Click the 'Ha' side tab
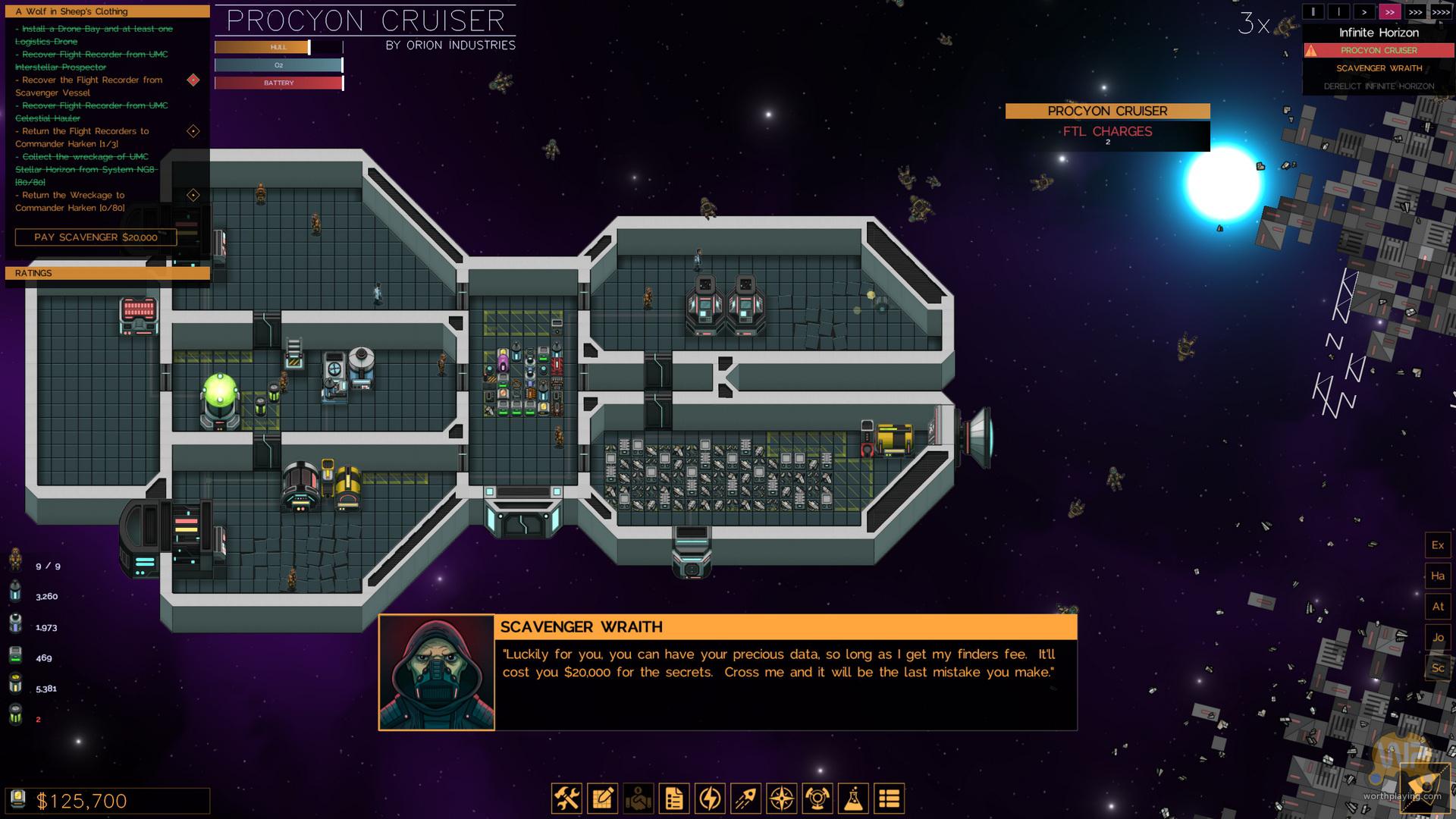The height and width of the screenshot is (819, 1456). pyautogui.click(x=1438, y=576)
